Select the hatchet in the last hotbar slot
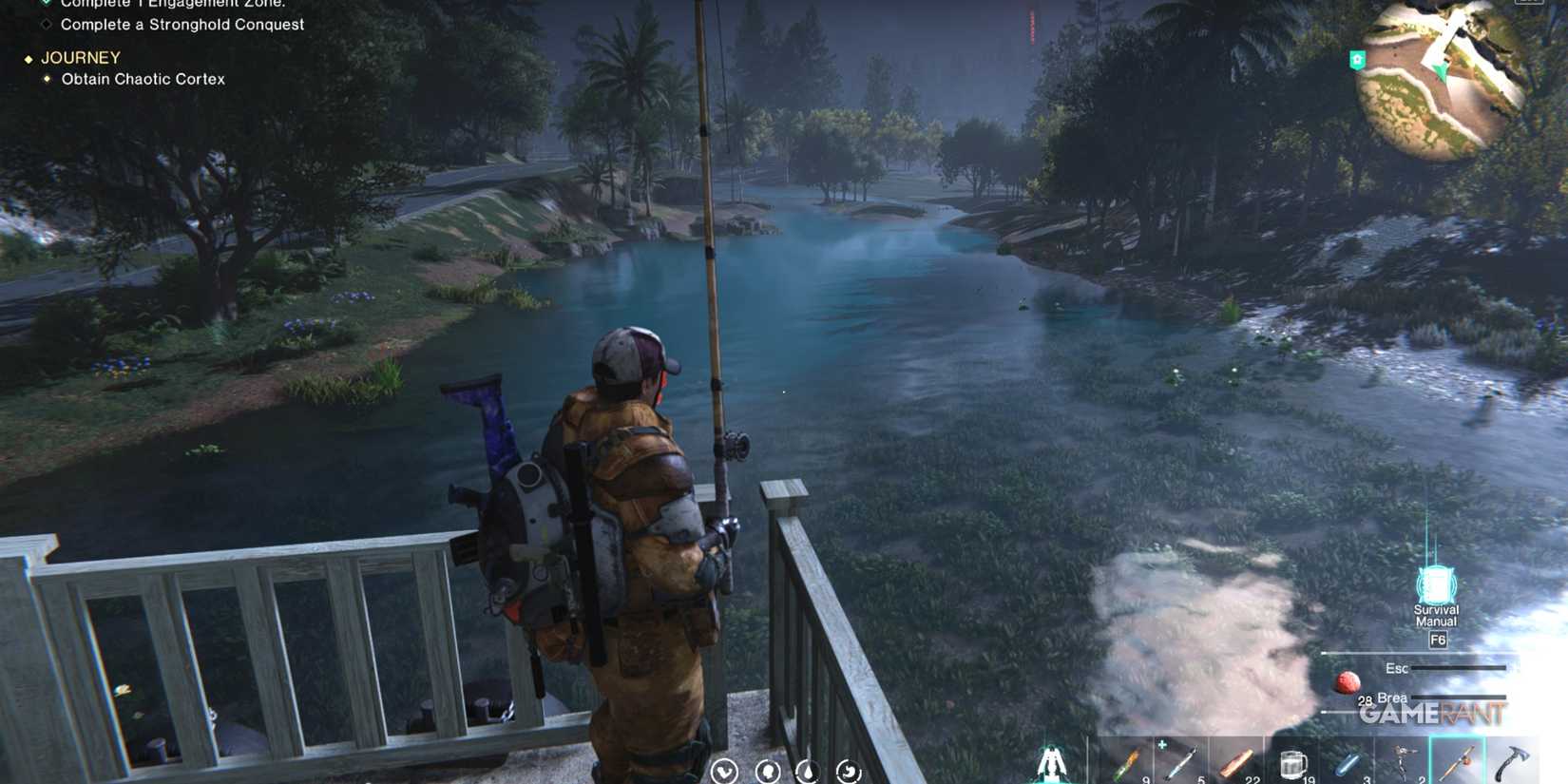The width and height of the screenshot is (1568, 784). 1514,762
